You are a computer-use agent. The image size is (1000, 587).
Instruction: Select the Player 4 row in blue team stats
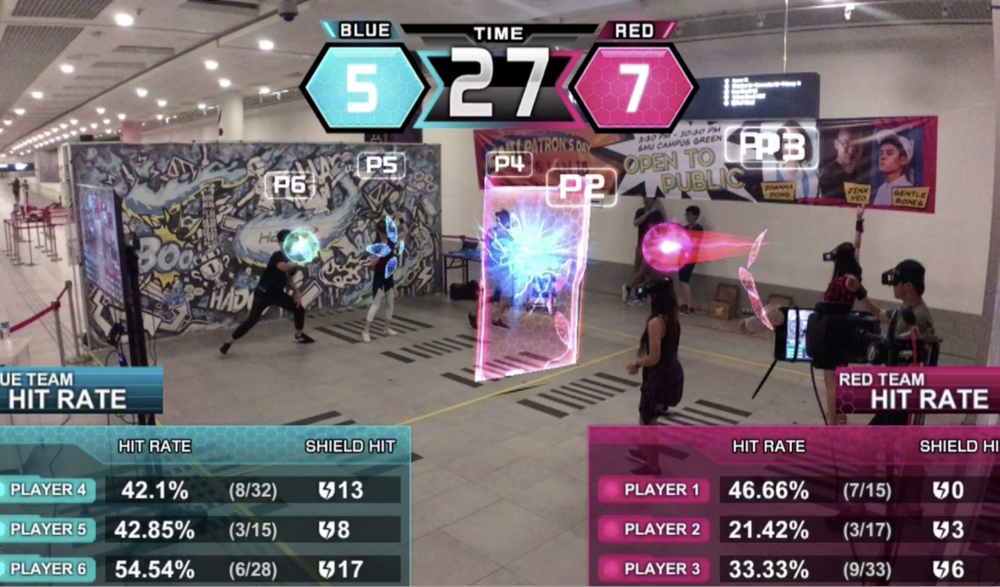click(x=200, y=490)
